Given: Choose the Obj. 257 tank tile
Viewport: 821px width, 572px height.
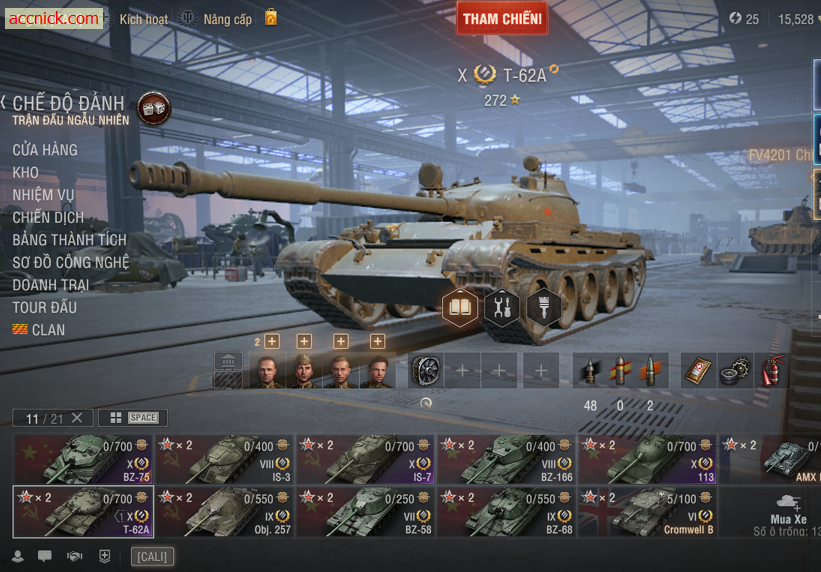Looking at the screenshot, I should [225, 511].
